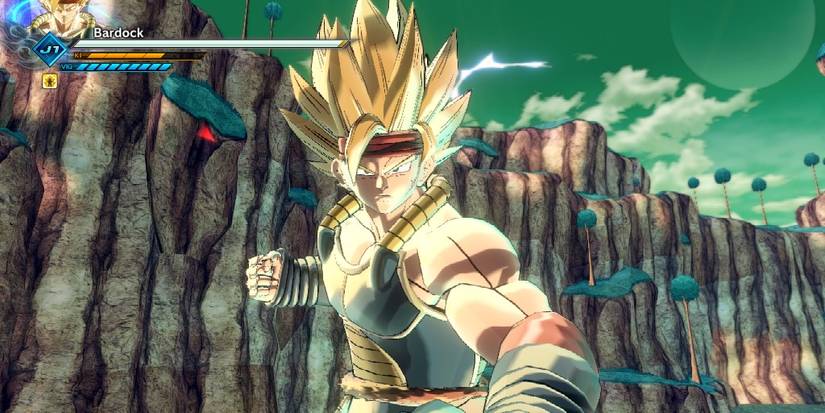This screenshot has width=825, height=413.
Task: Click the yellow status buff icon
Action: tap(48, 82)
